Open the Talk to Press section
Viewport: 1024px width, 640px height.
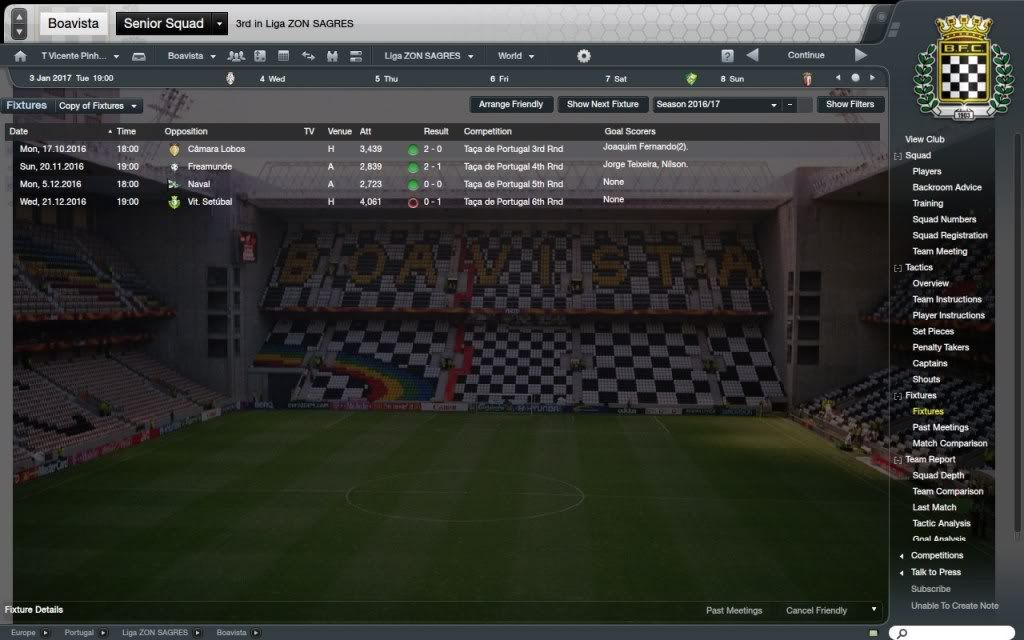935,573
